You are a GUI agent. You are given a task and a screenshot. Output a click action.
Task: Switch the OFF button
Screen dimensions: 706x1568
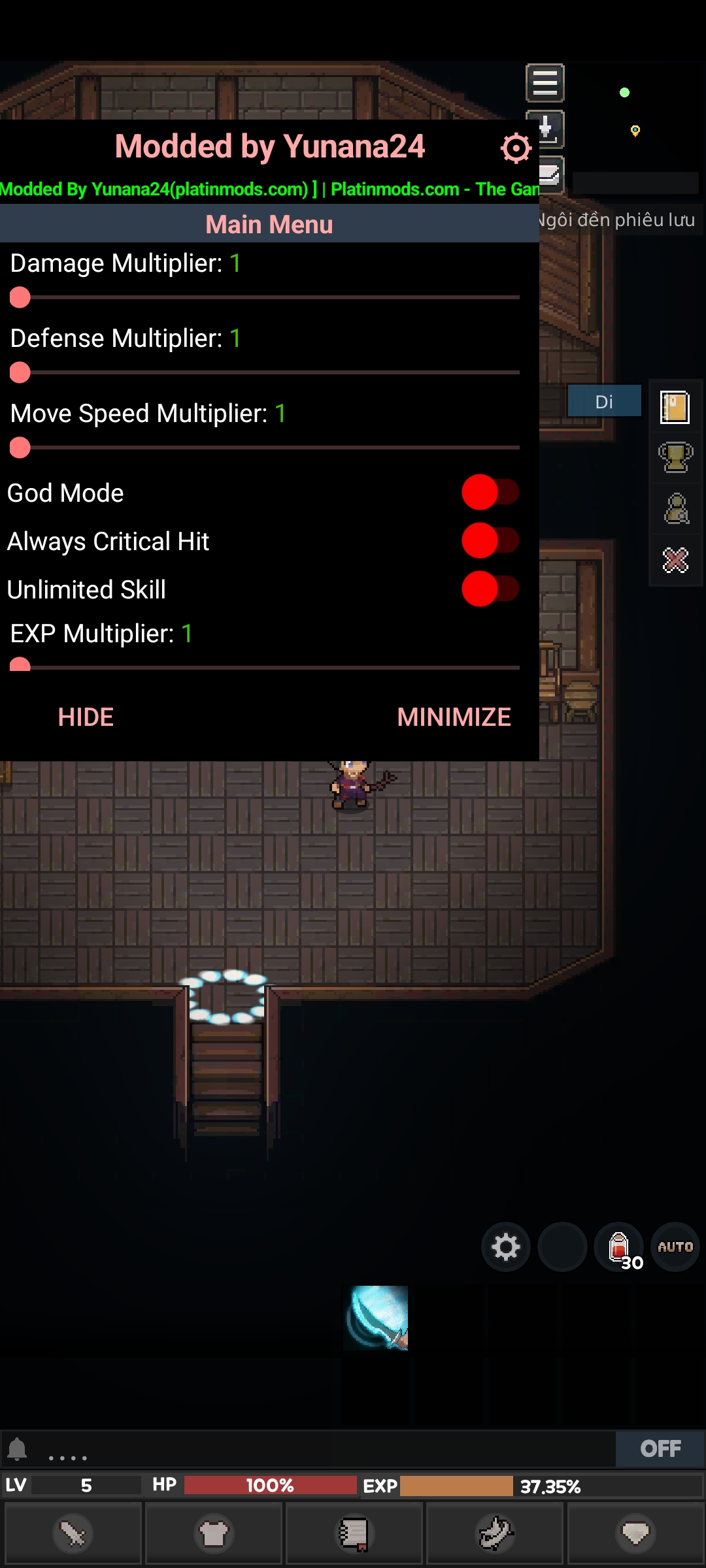[660, 1449]
